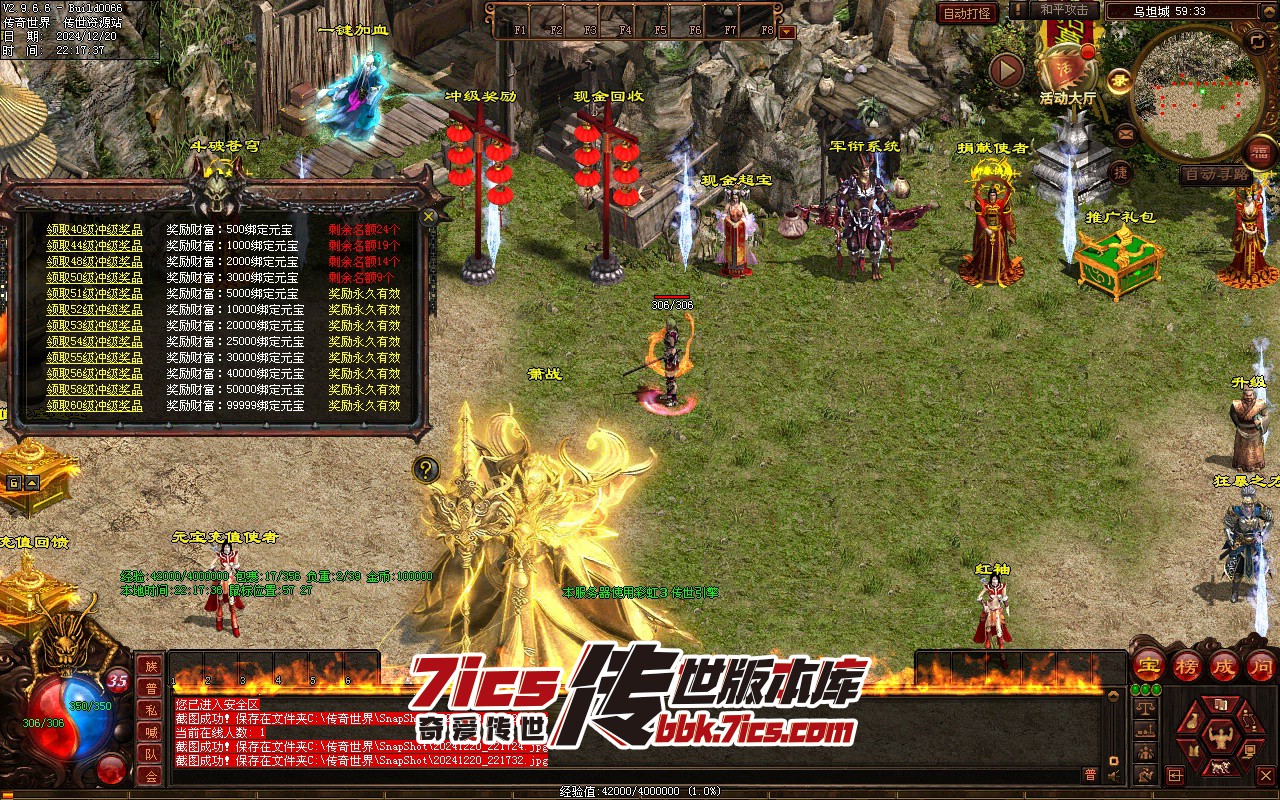
Task: Switch the 和平攻击 attack mode button
Action: click(1063, 10)
